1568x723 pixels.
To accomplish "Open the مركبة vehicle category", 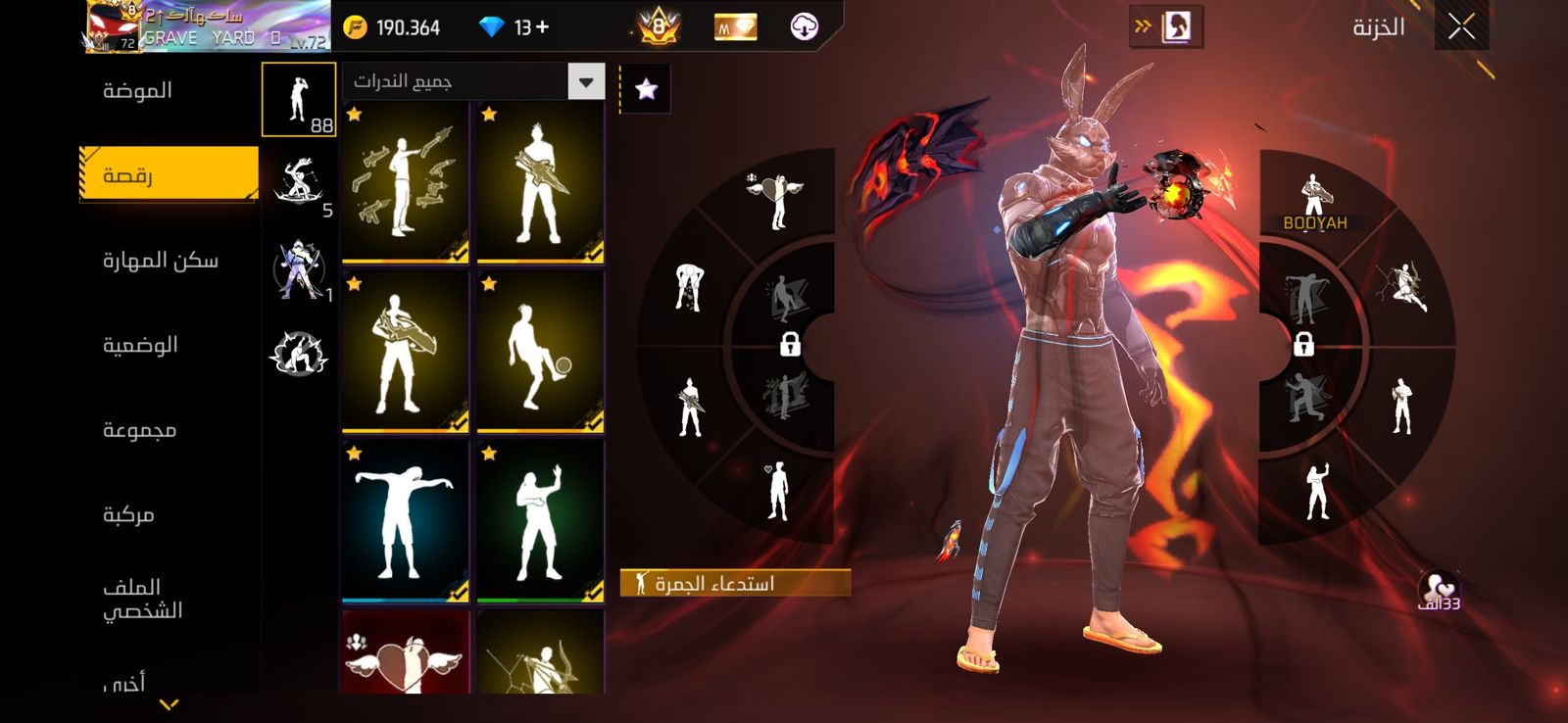I will click(x=128, y=514).
